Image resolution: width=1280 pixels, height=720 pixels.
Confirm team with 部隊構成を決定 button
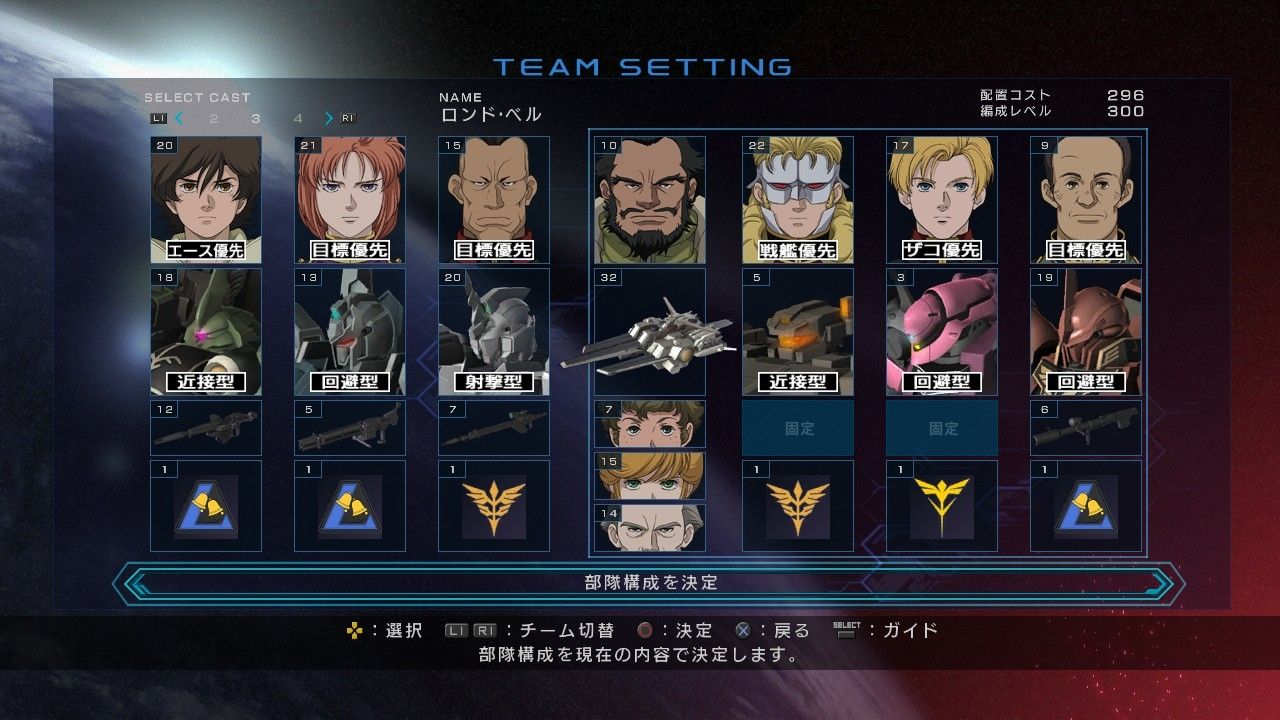click(650, 582)
